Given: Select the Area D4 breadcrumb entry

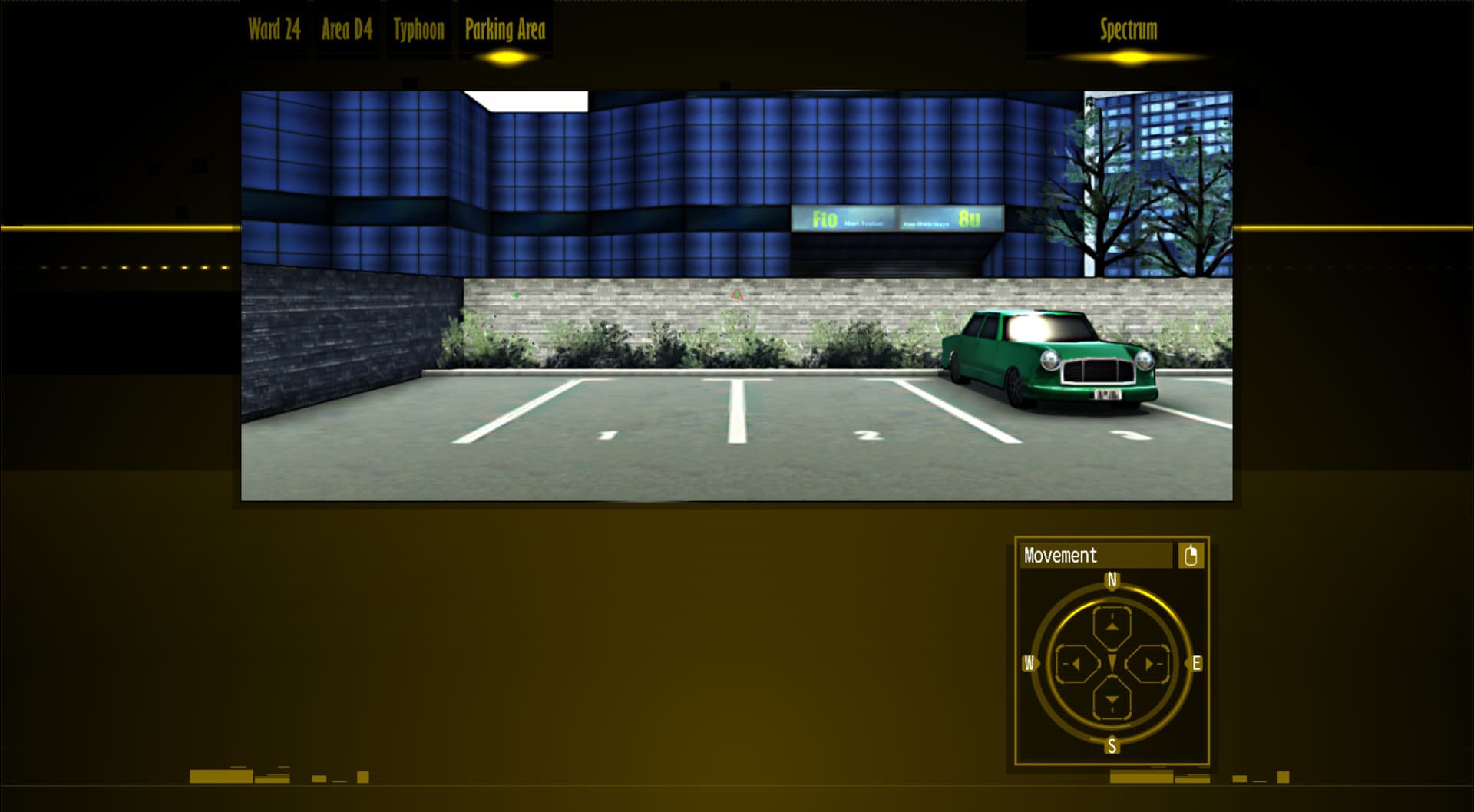Looking at the screenshot, I should [346, 29].
